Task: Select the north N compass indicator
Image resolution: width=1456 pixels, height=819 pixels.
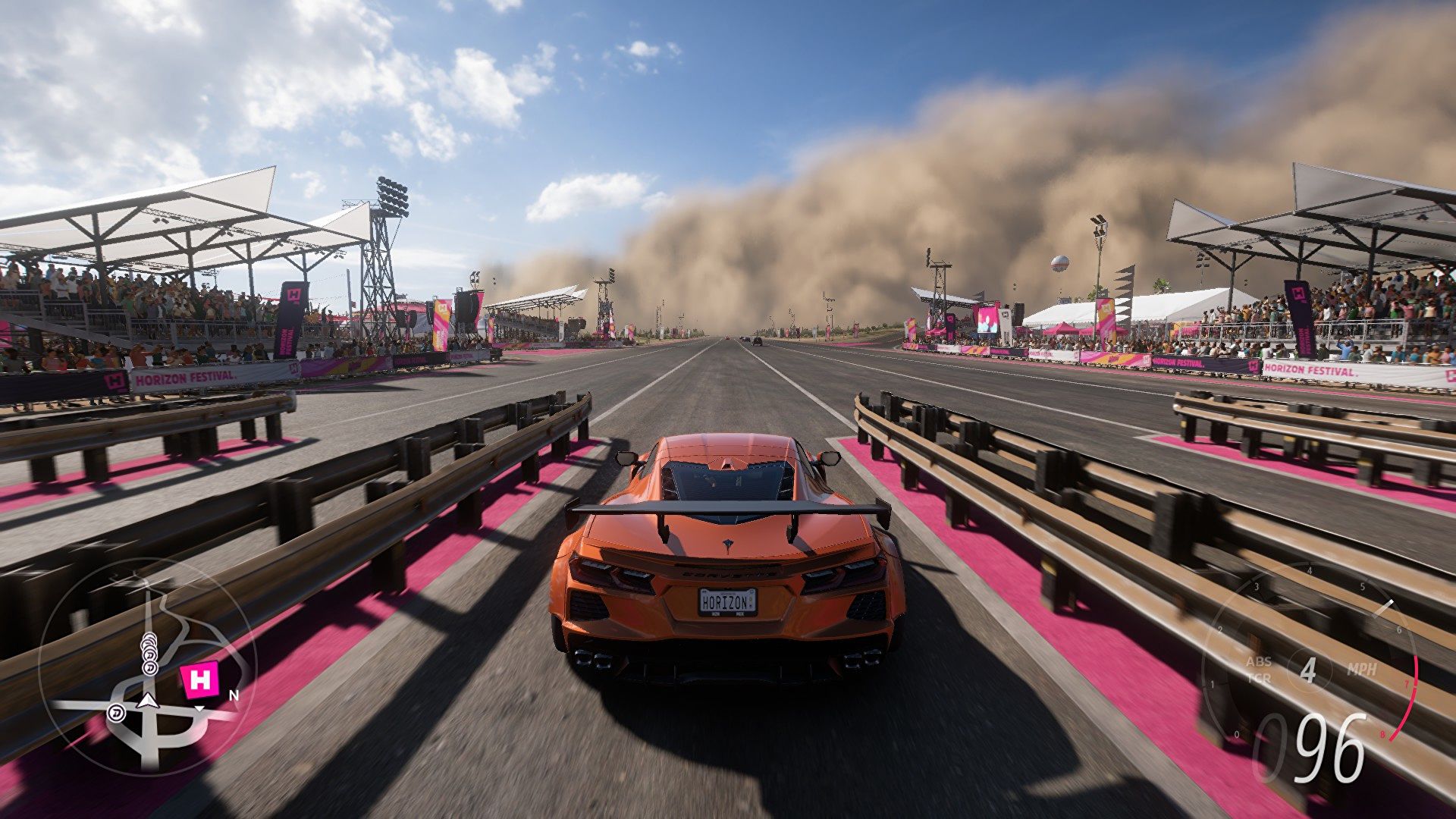Action: coord(234,695)
